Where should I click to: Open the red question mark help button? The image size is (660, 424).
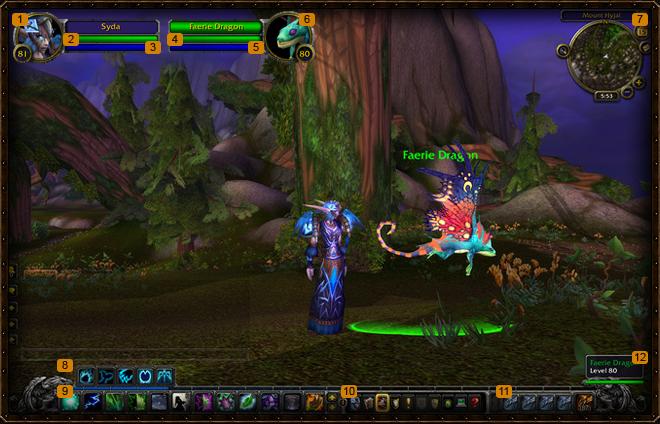point(475,402)
